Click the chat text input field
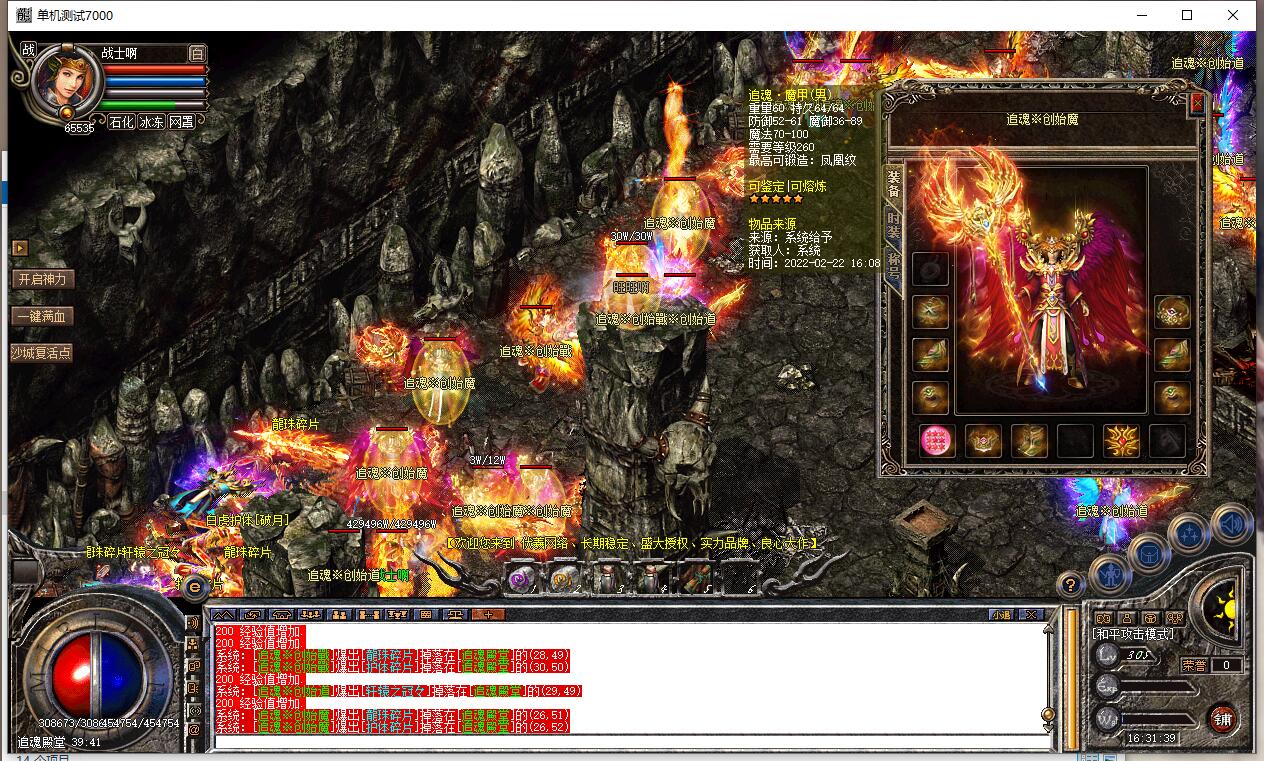The image size is (1264, 761). pyautogui.click(x=630, y=742)
